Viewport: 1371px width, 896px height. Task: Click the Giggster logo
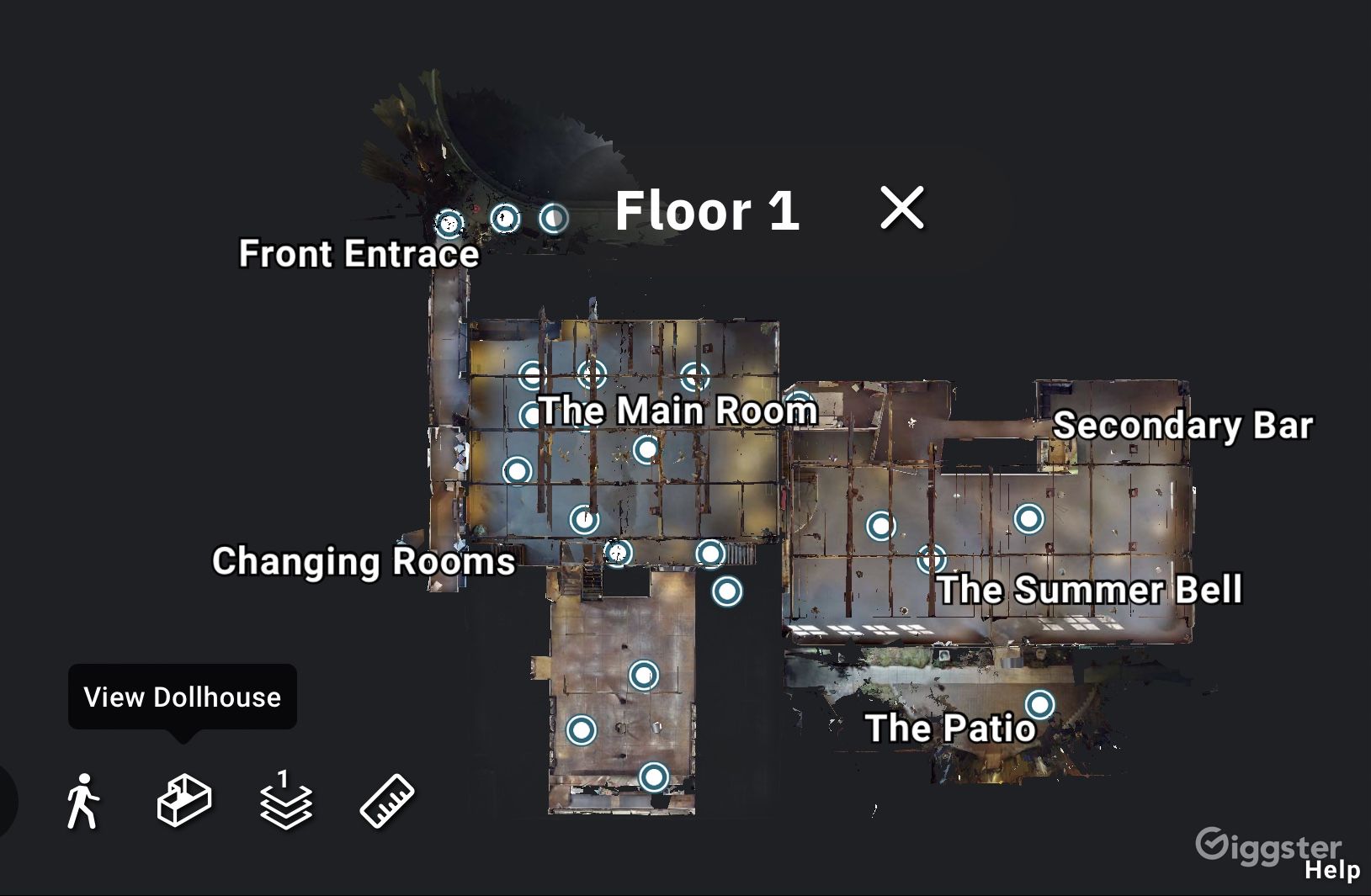(1267, 845)
